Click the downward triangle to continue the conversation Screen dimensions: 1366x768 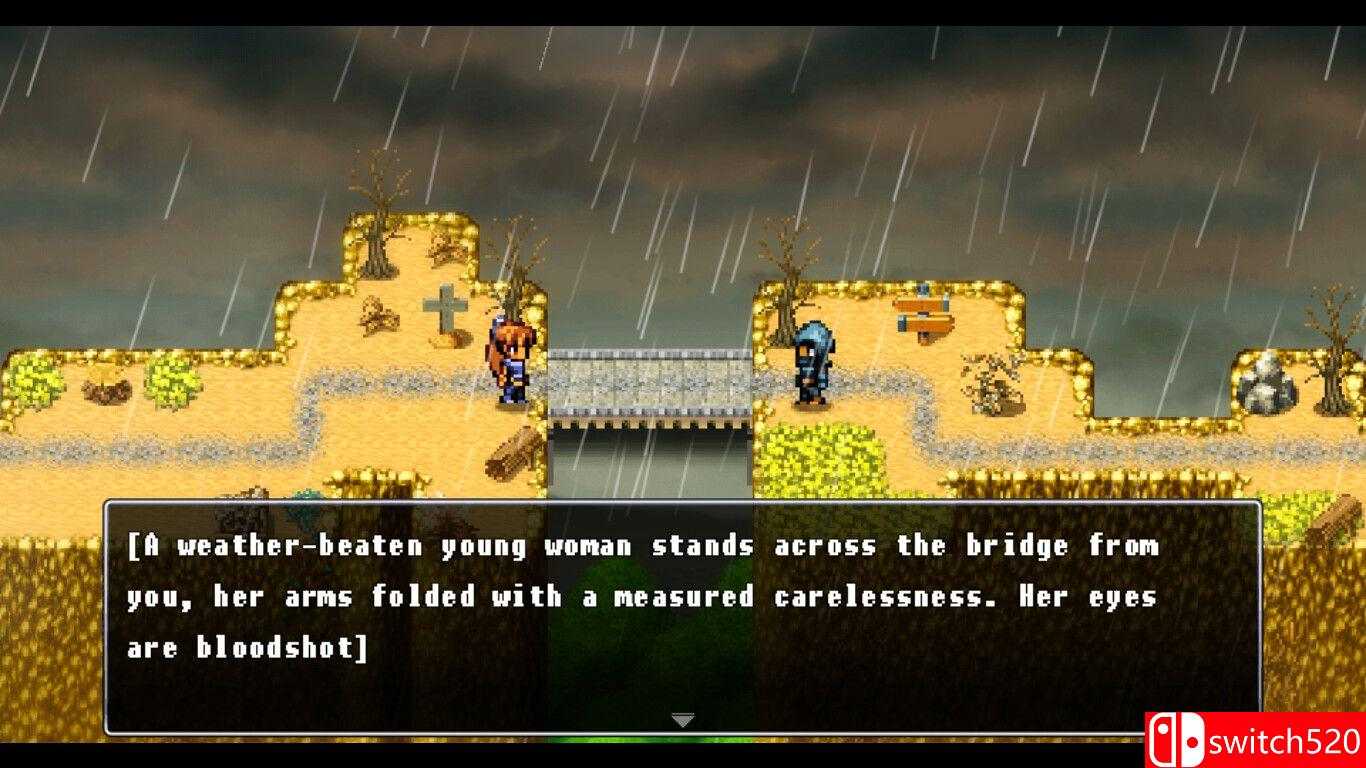point(683,718)
